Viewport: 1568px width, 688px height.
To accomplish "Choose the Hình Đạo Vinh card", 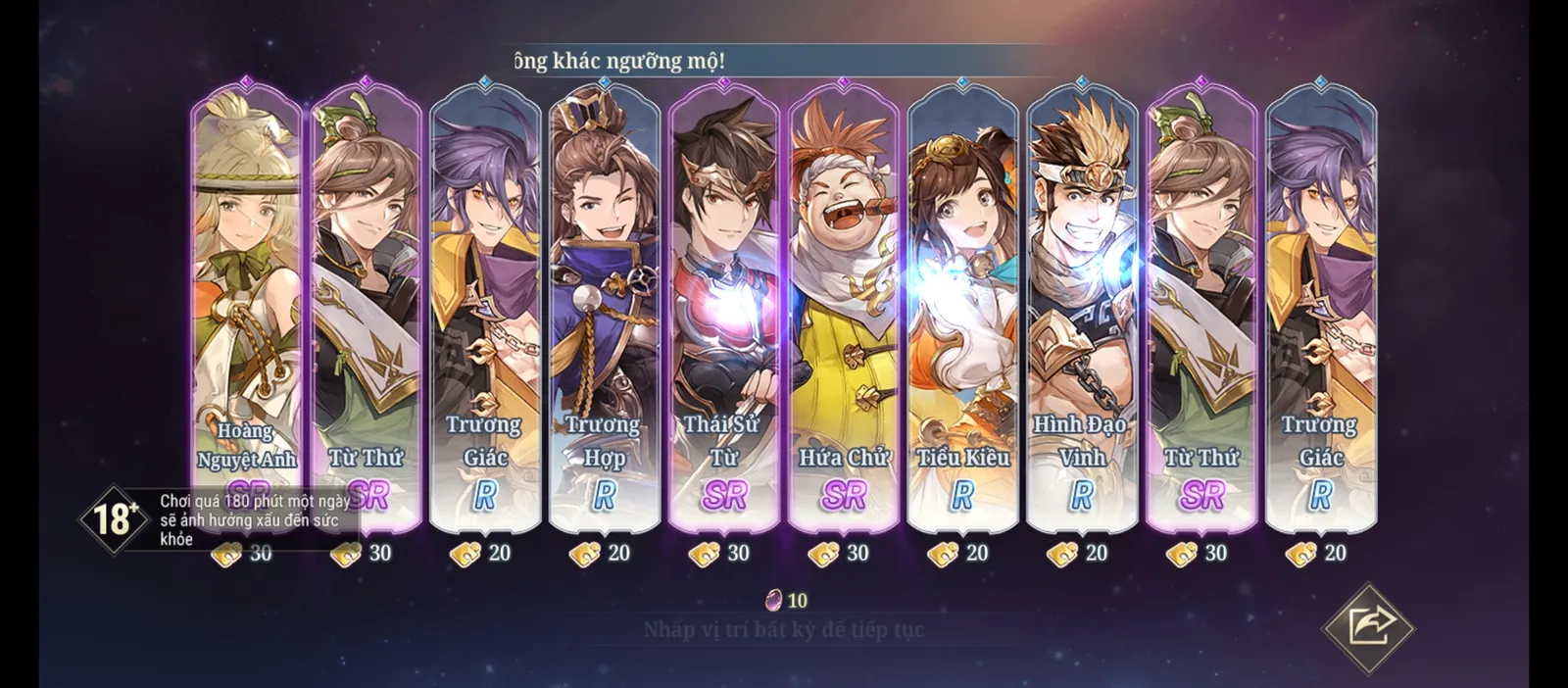I will pyautogui.click(x=1082, y=304).
